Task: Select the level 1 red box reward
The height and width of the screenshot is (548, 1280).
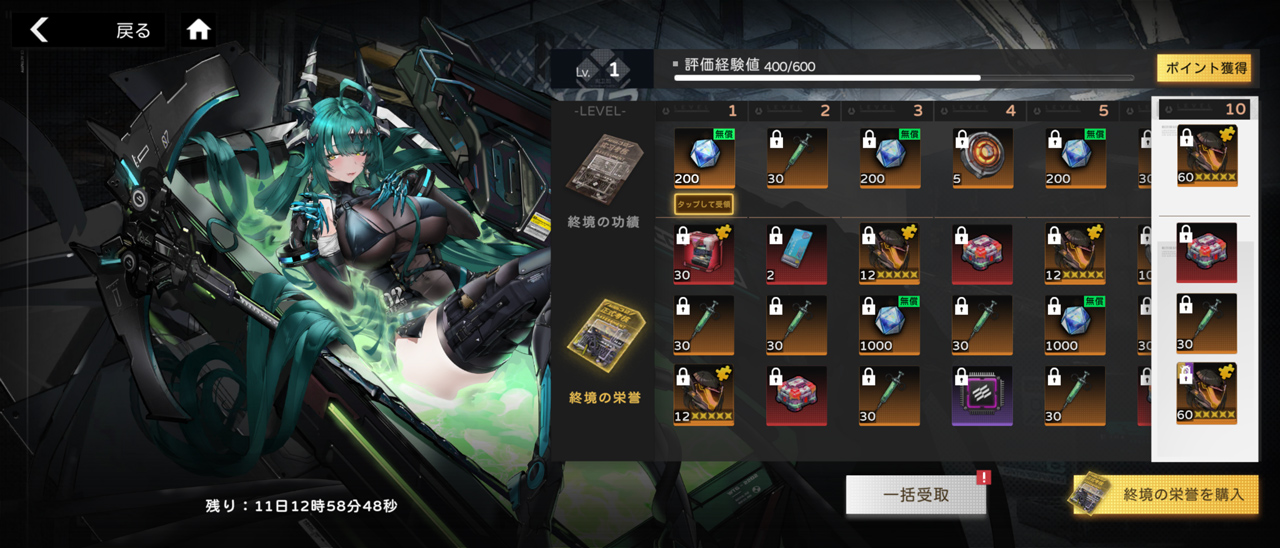Action: pyautogui.click(x=704, y=254)
